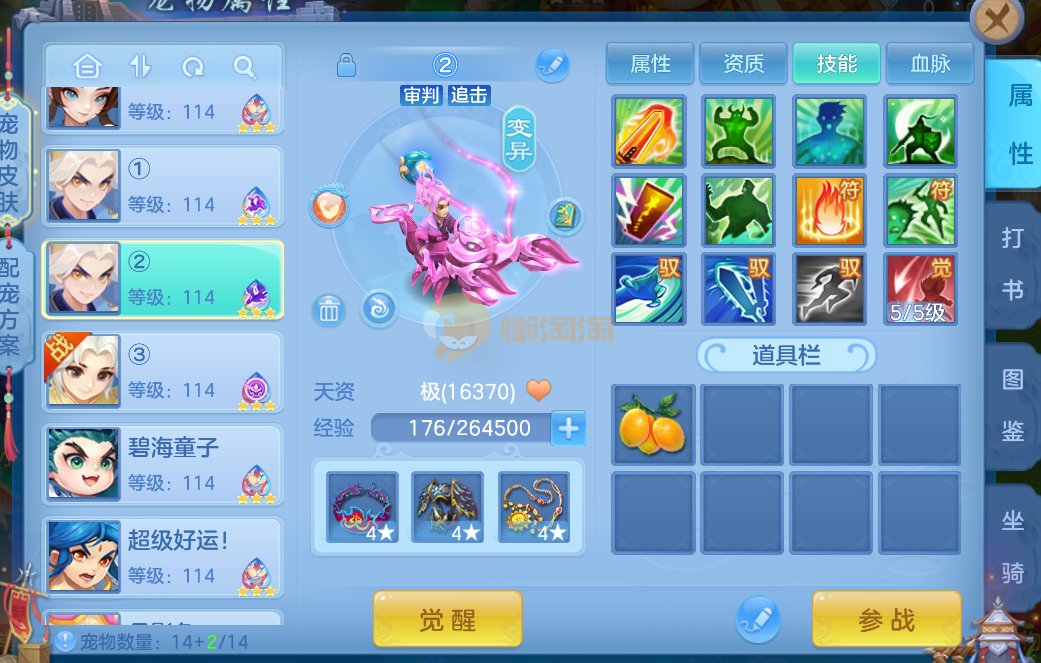
Task: Tap the pet list search magnifier
Action: point(245,67)
